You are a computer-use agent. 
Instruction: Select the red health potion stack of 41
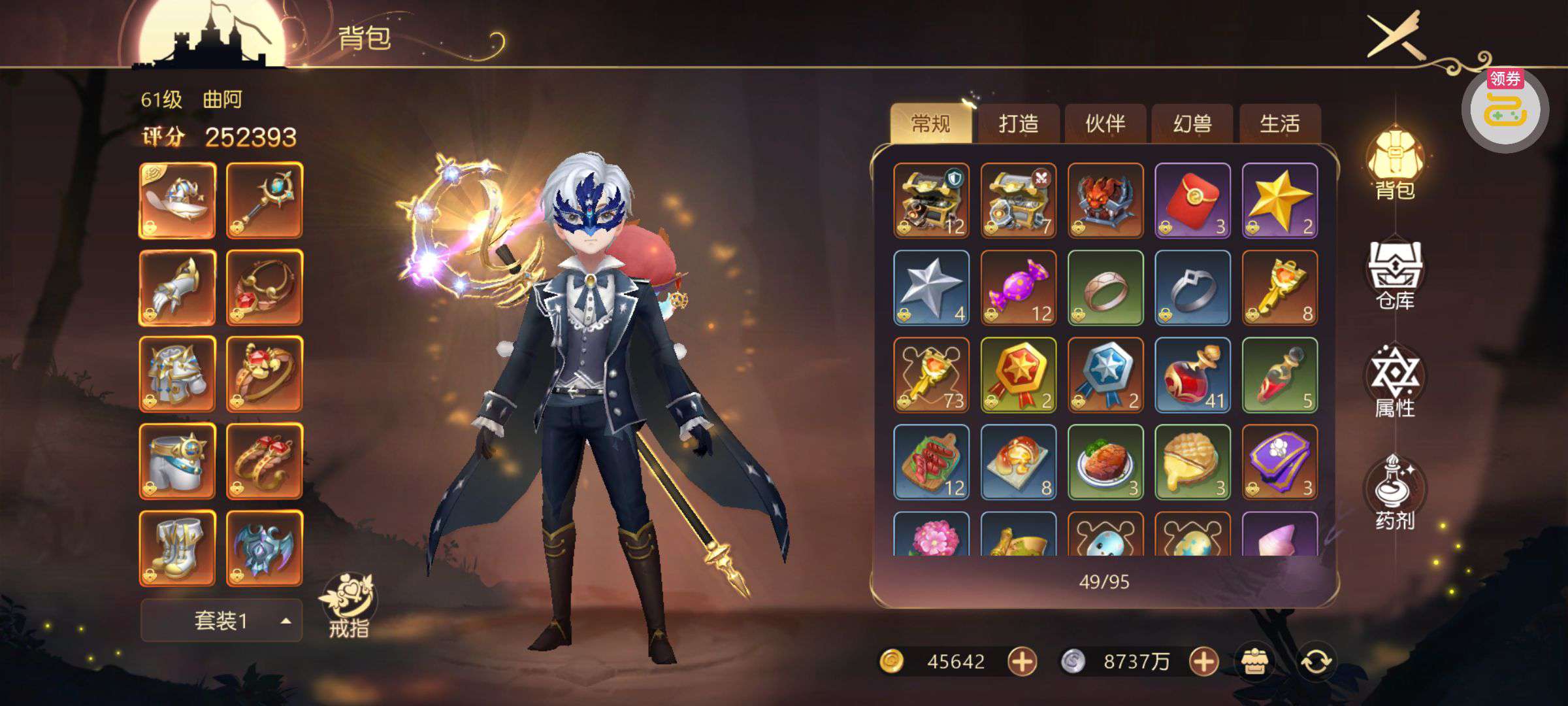click(x=1192, y=375)
